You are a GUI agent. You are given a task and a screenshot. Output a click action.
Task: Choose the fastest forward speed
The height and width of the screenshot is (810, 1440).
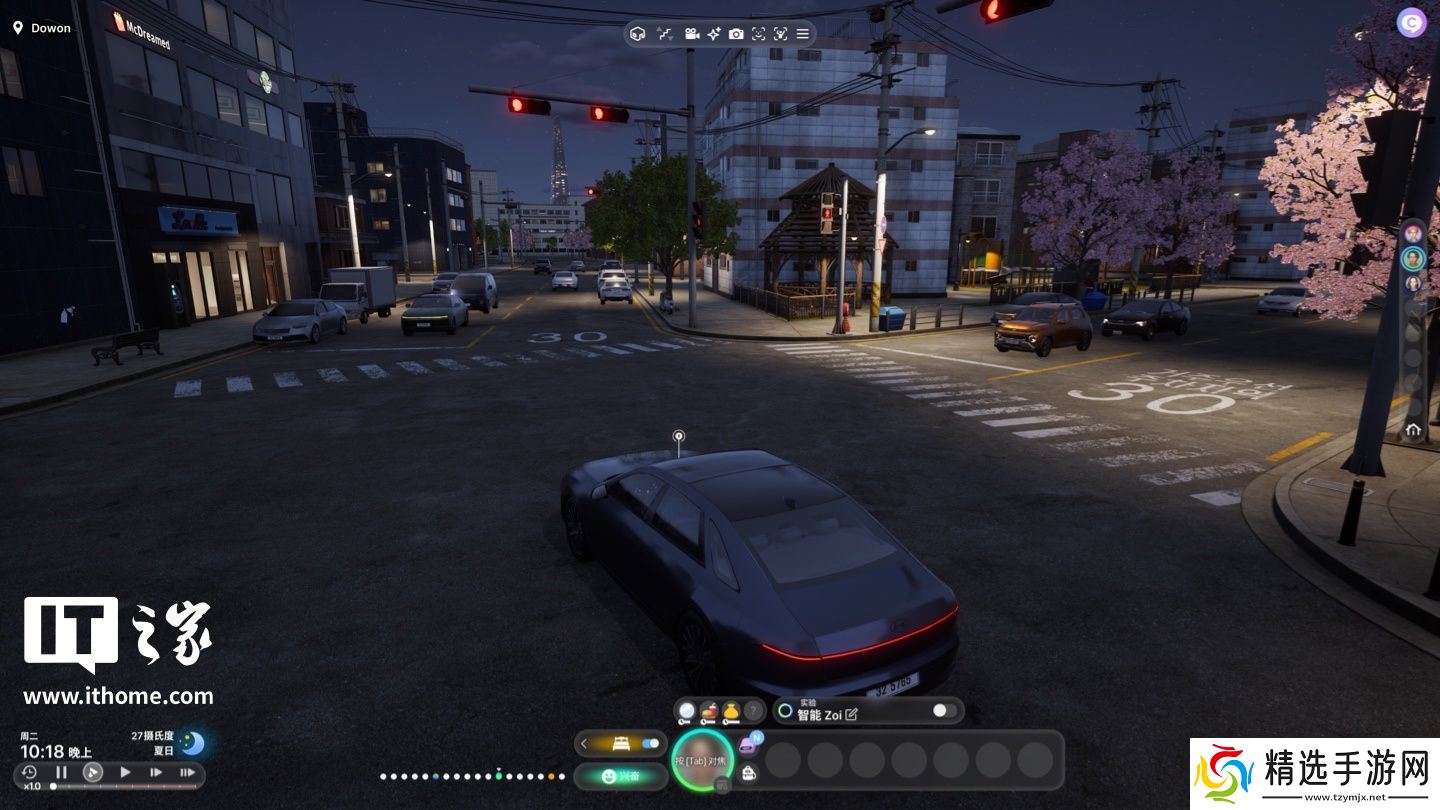point(187,772)
